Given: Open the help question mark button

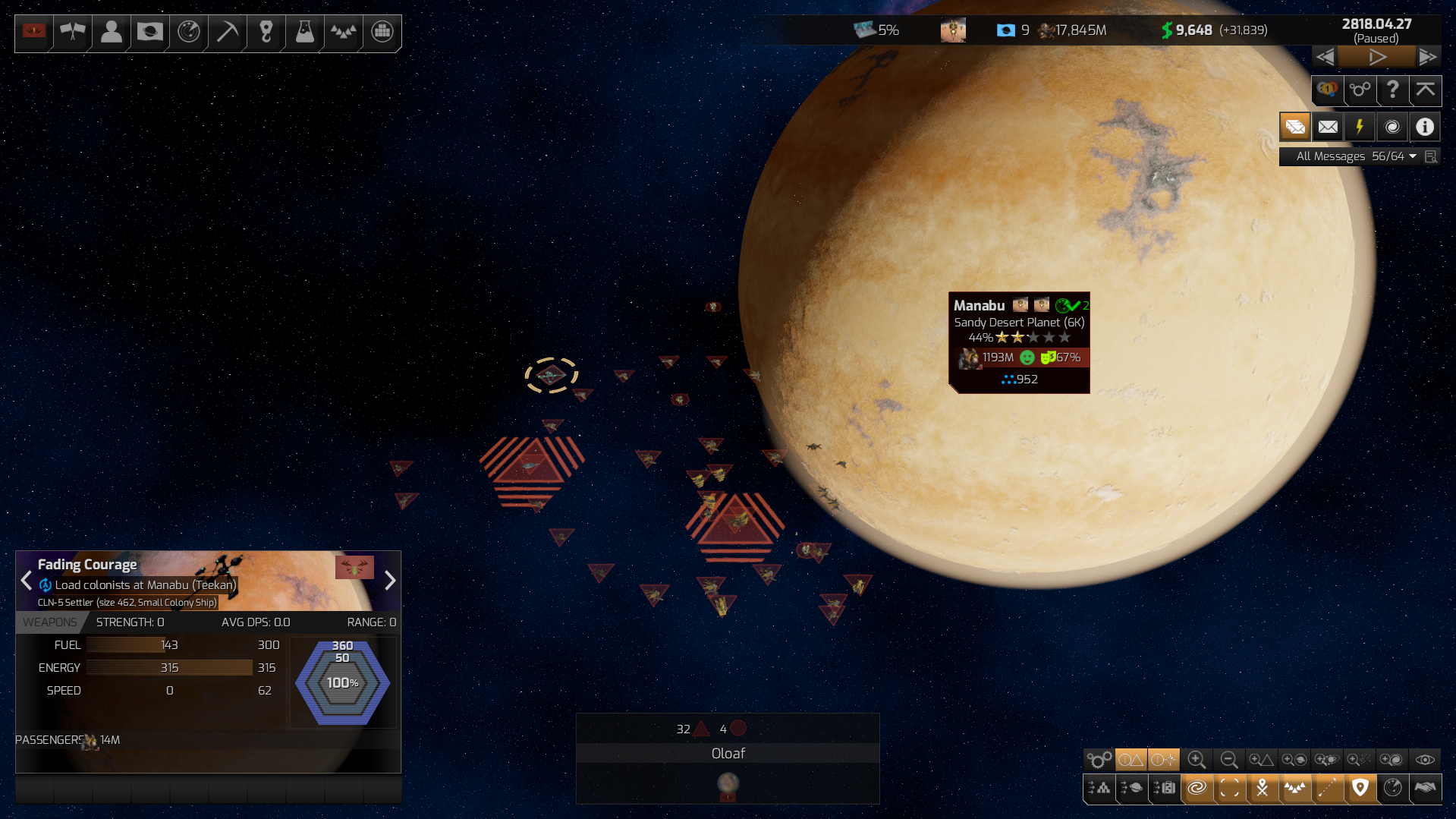Looking at the screenshot, I should (1392, 90).
